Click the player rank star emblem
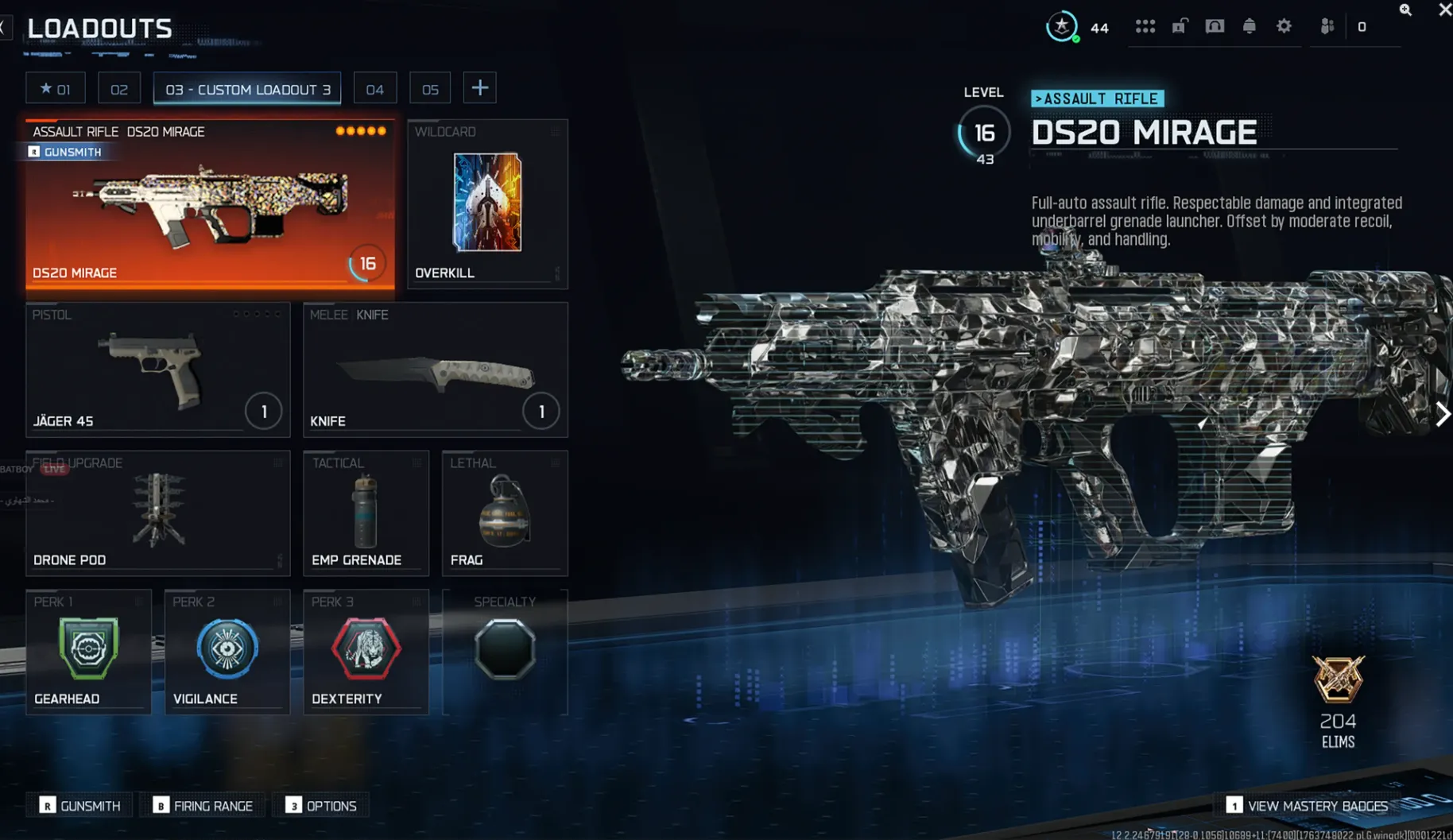 [x=1061, y=26]
